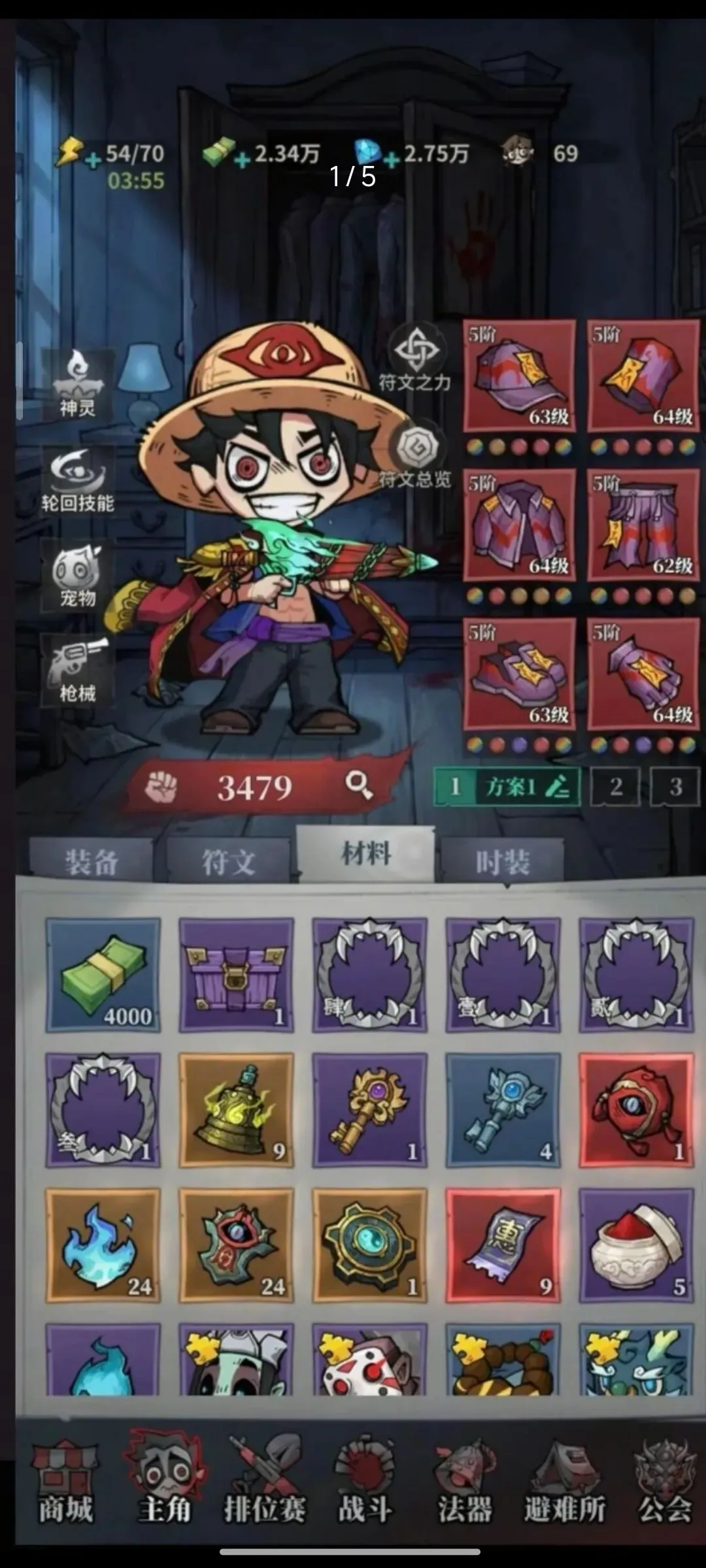
Task: Switch to the 时装 costume tab
Action: 502,862
